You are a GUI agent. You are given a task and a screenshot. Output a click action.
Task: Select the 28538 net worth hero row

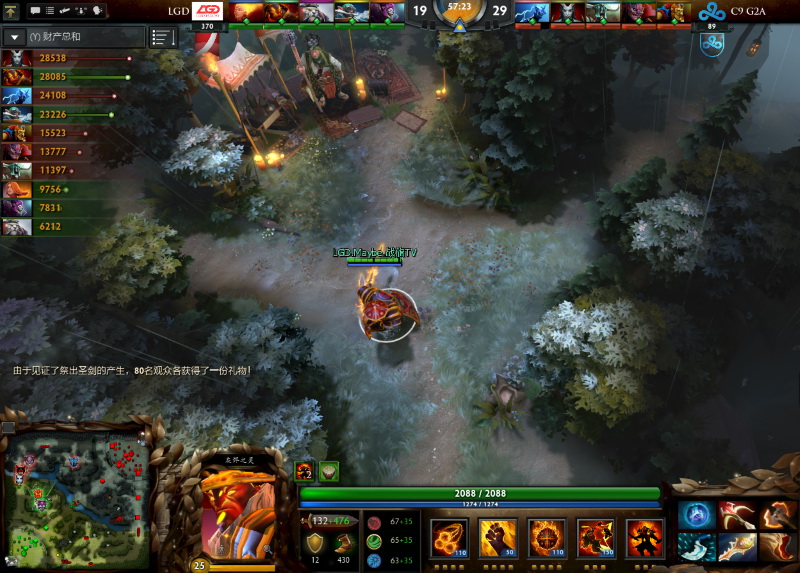[x=40, y=59]
